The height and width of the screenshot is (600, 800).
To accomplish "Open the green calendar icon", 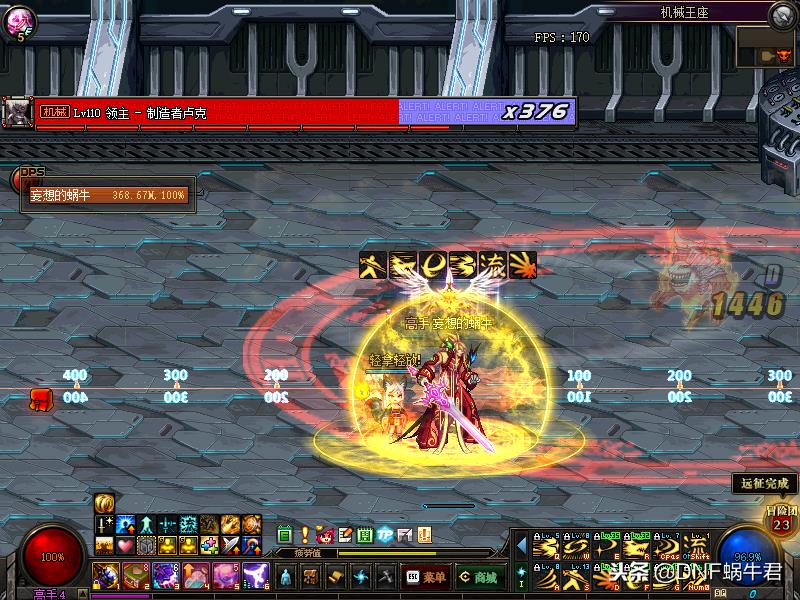I will (x=284, y=535).
